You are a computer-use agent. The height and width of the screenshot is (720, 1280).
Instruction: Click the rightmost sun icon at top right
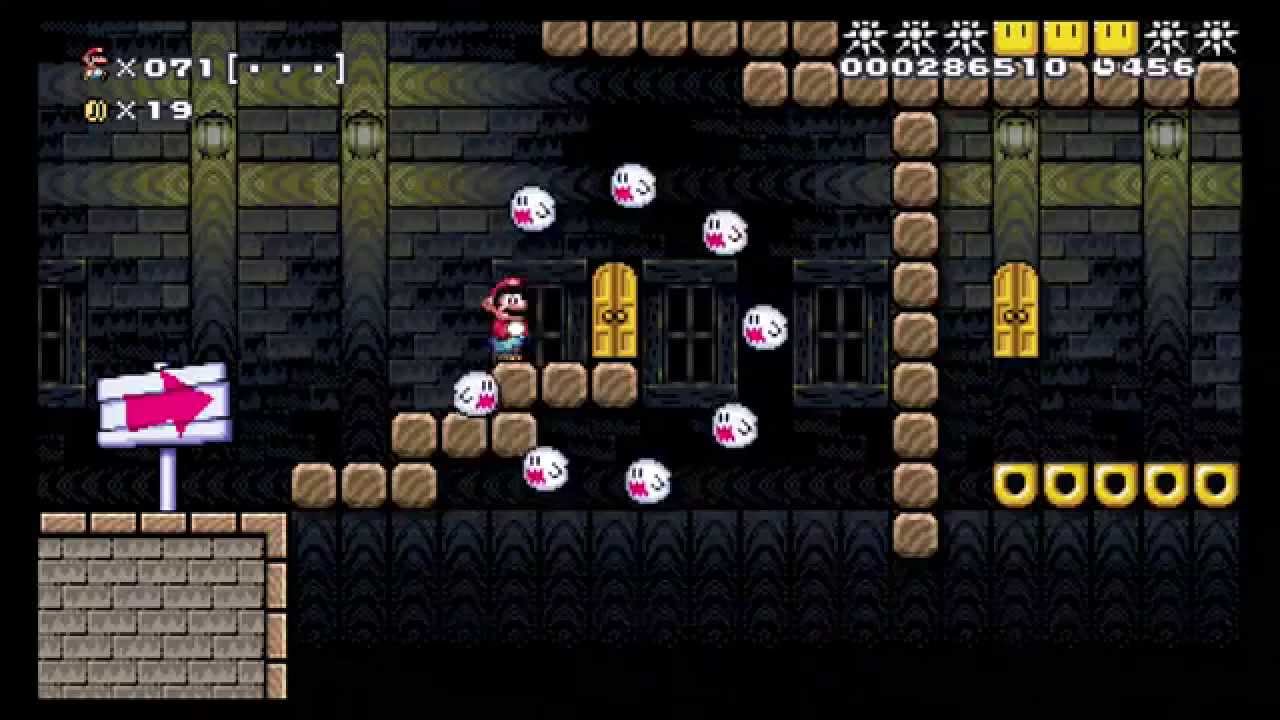coord(1218,33)
